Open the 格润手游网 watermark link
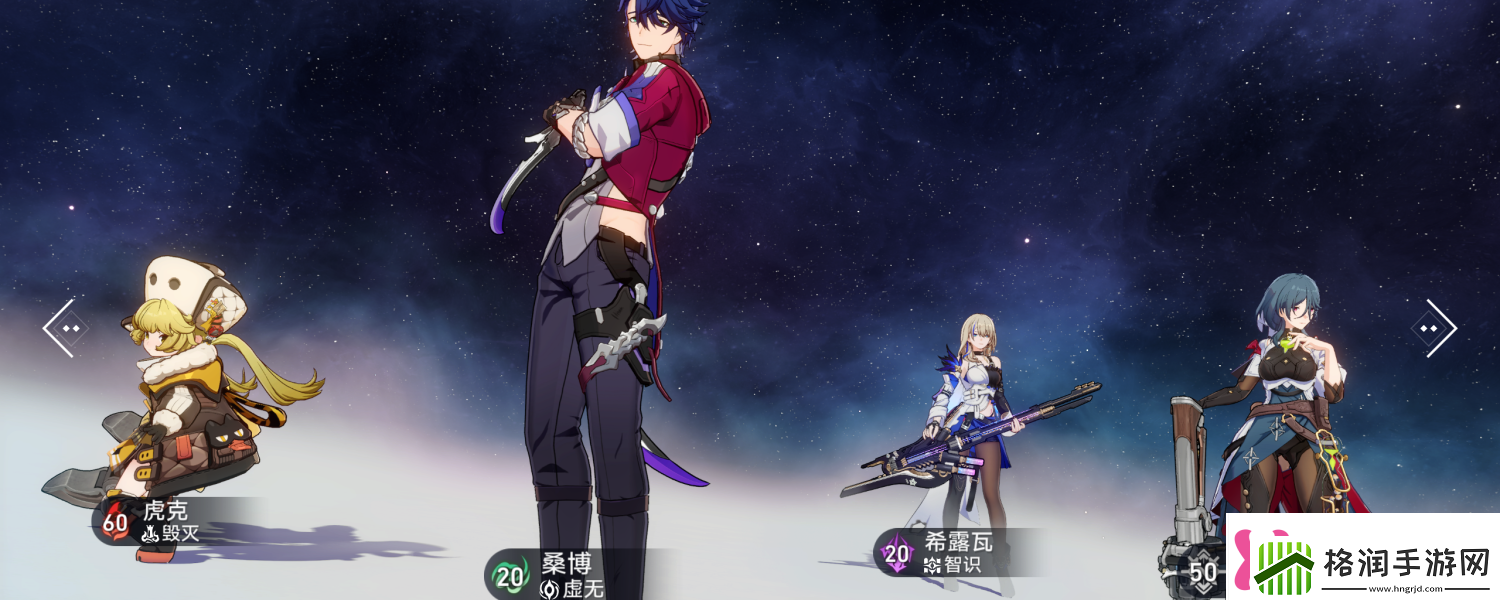 [1362, 557]
